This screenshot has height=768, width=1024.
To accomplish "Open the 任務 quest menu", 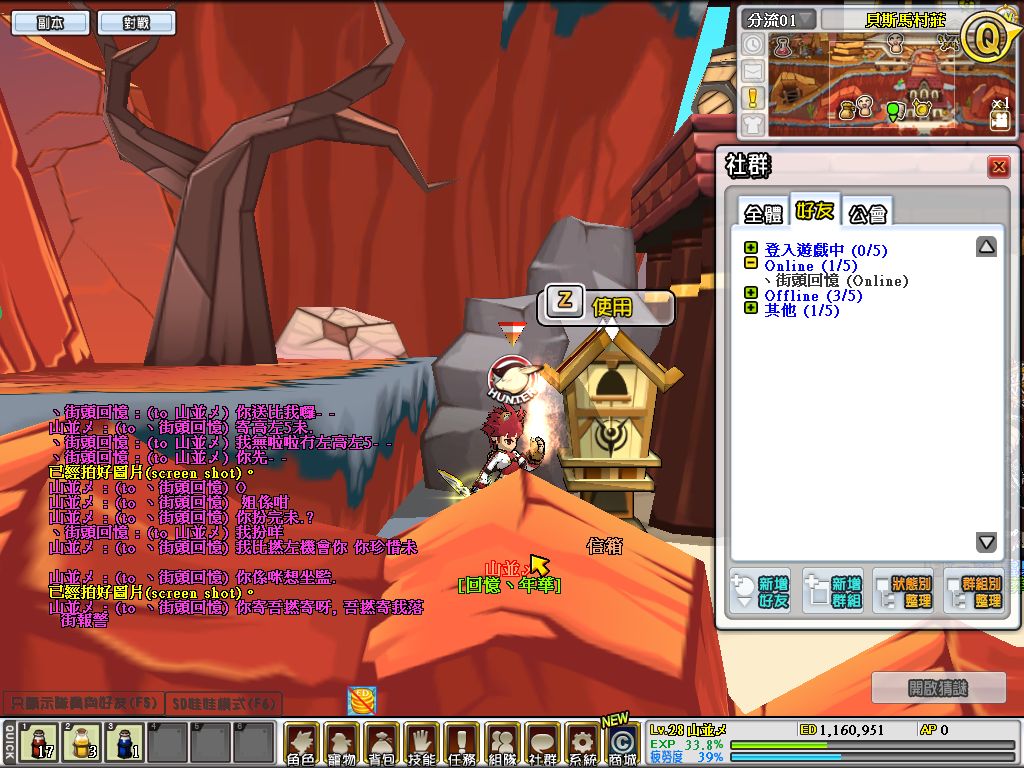I will coord(461,745).
